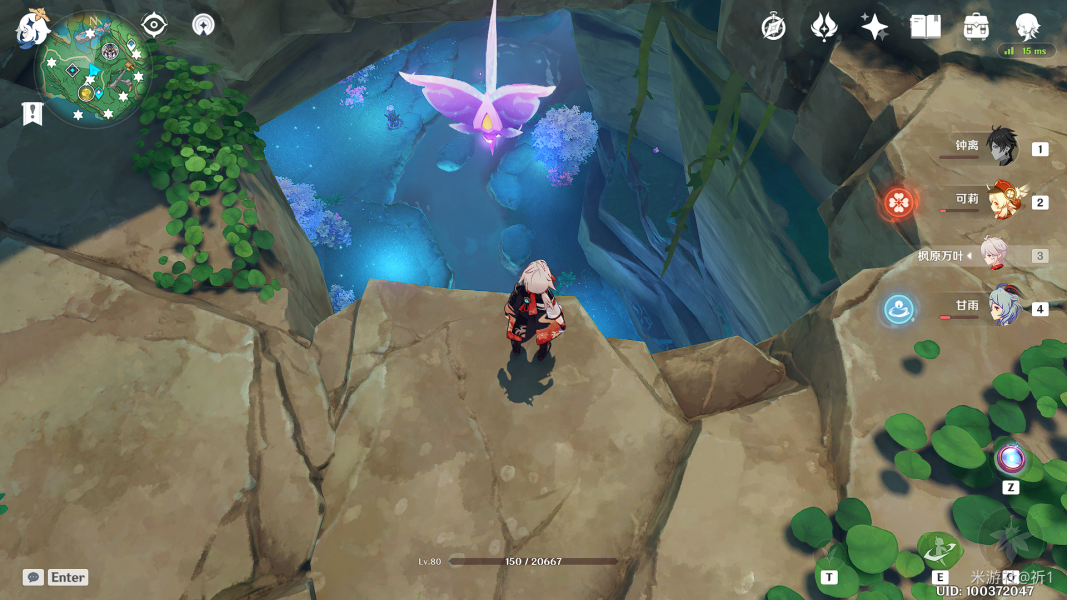
Task: Use the glowing purple orb gadget
Action: (x=1010, y=459)
